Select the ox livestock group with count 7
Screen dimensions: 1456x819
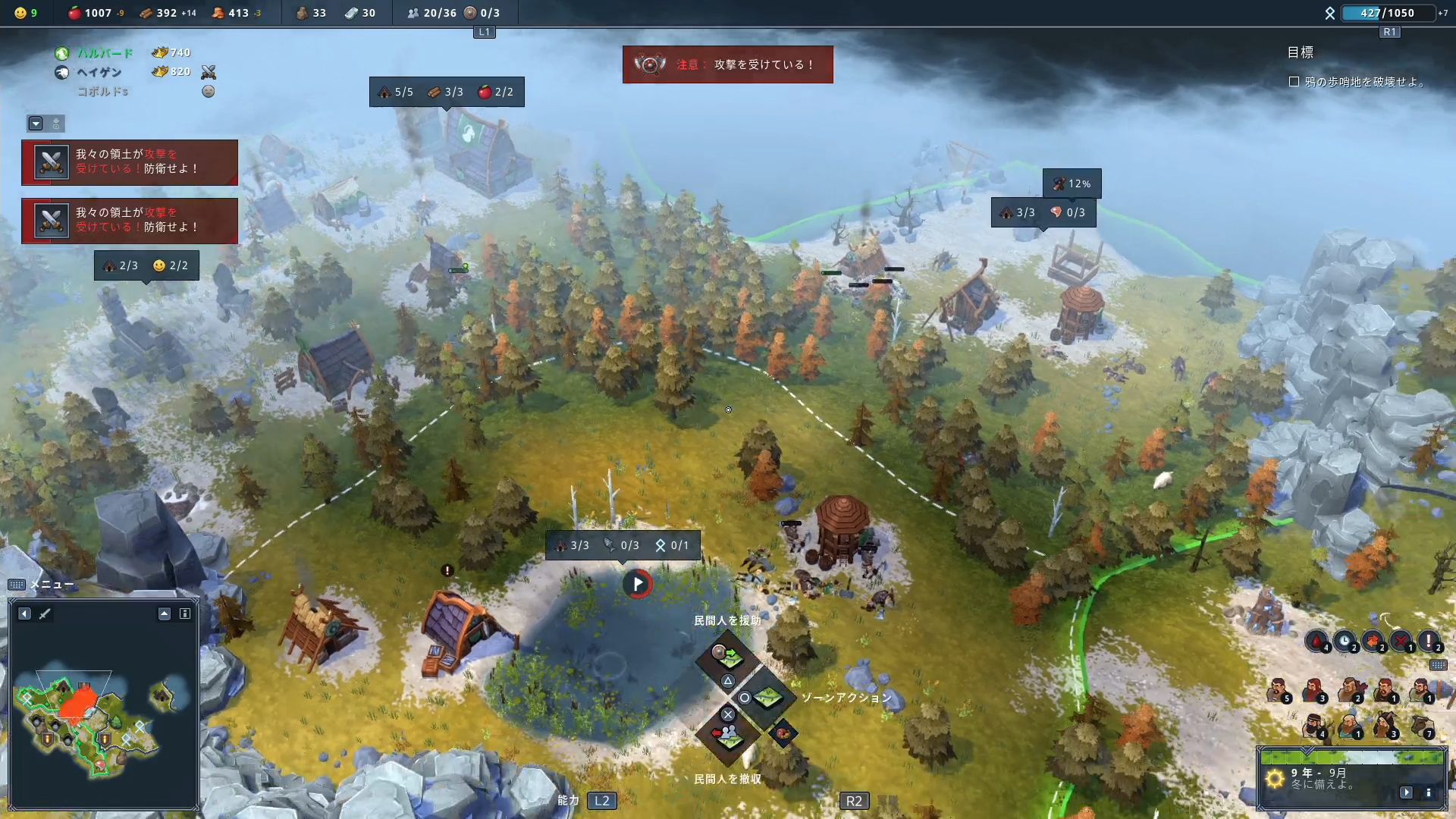click(1422, 726)
